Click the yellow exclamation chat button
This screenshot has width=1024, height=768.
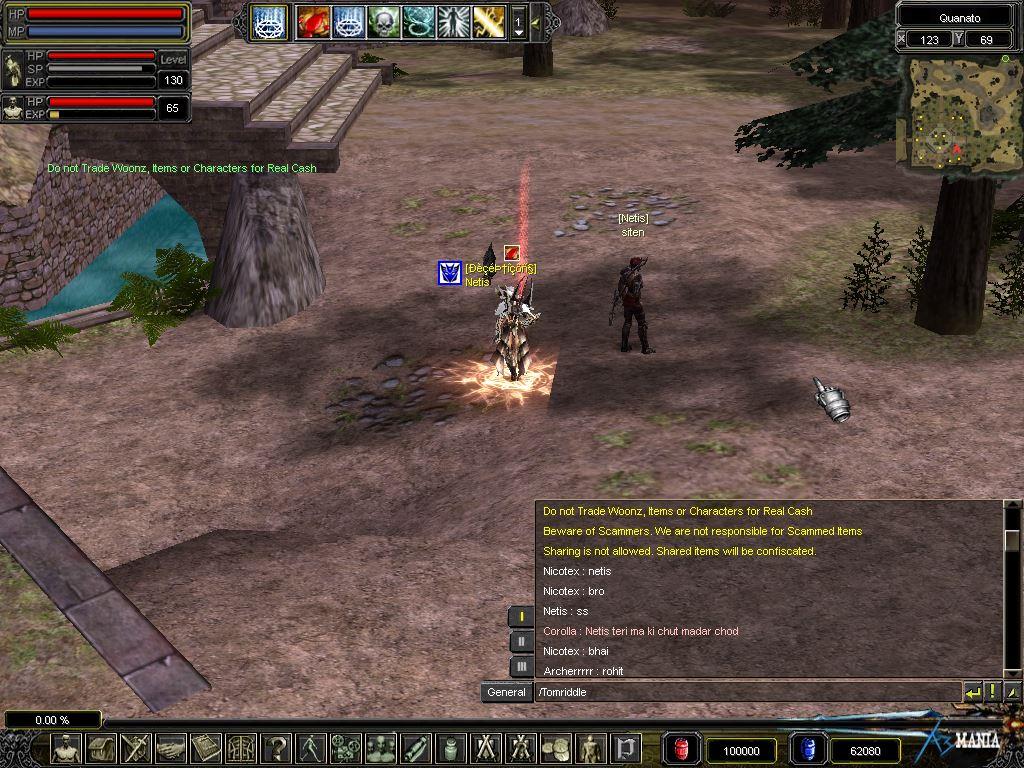pos(992,692)
